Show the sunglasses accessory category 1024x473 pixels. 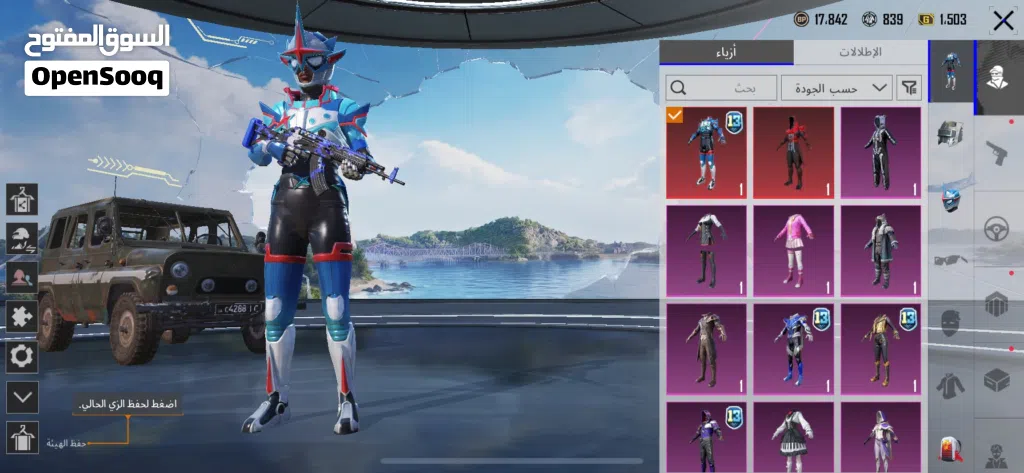[x=950, y=260]
